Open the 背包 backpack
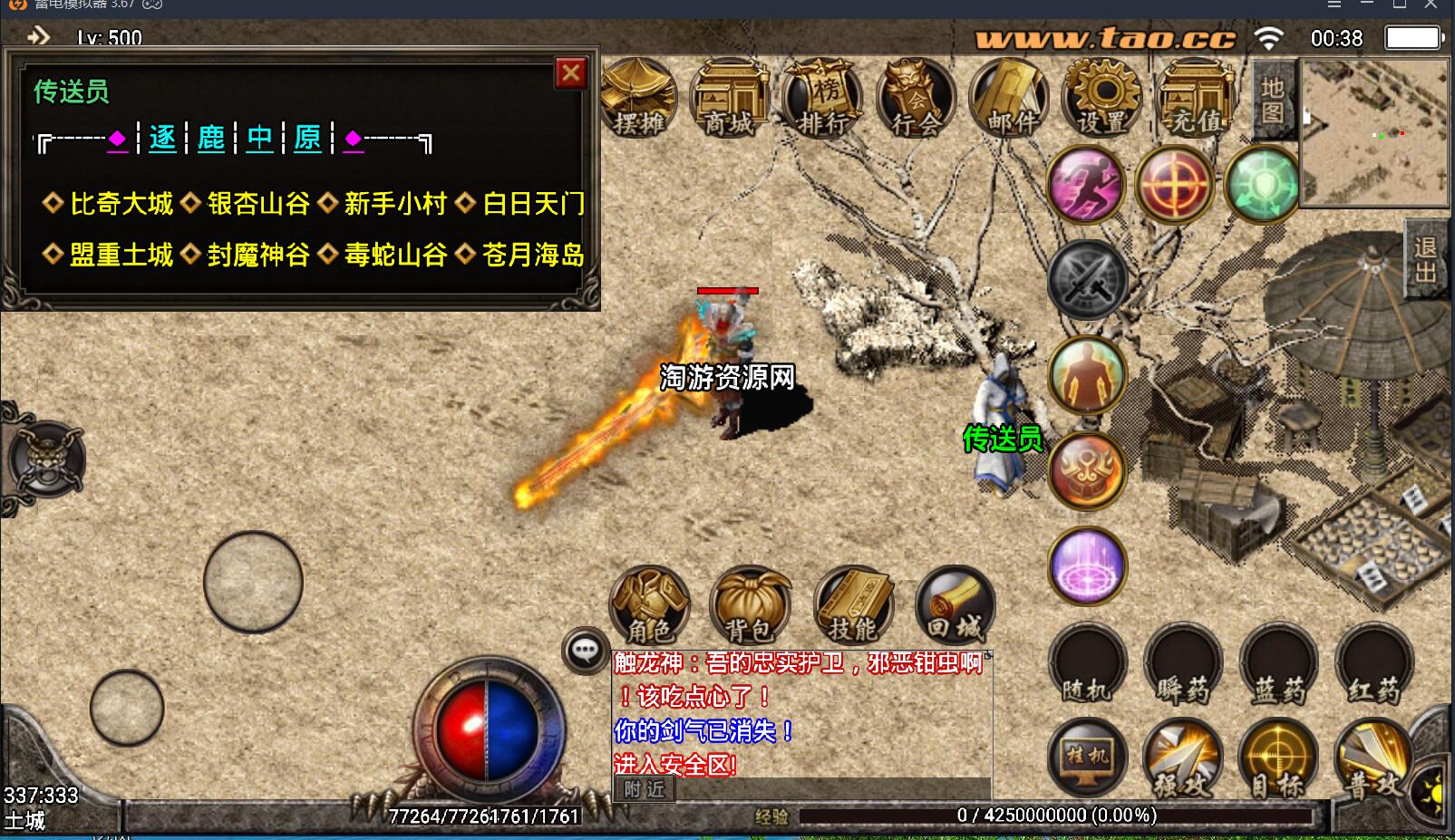 tap(750, 605)
